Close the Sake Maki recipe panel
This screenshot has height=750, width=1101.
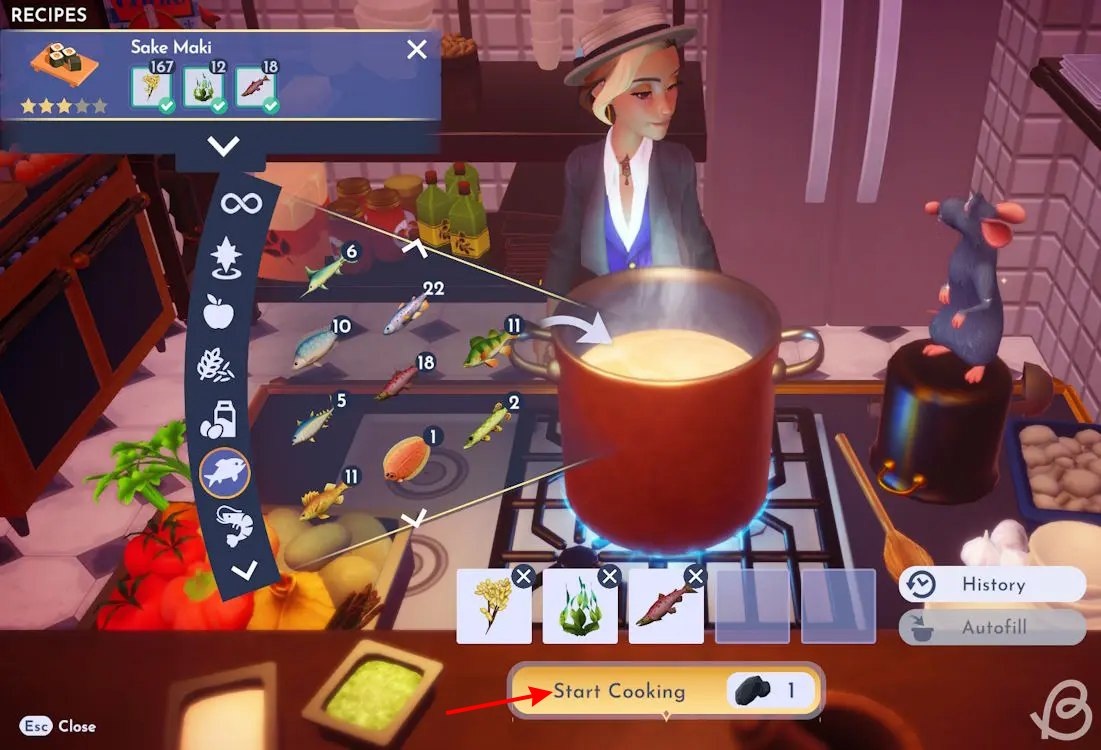417,50
